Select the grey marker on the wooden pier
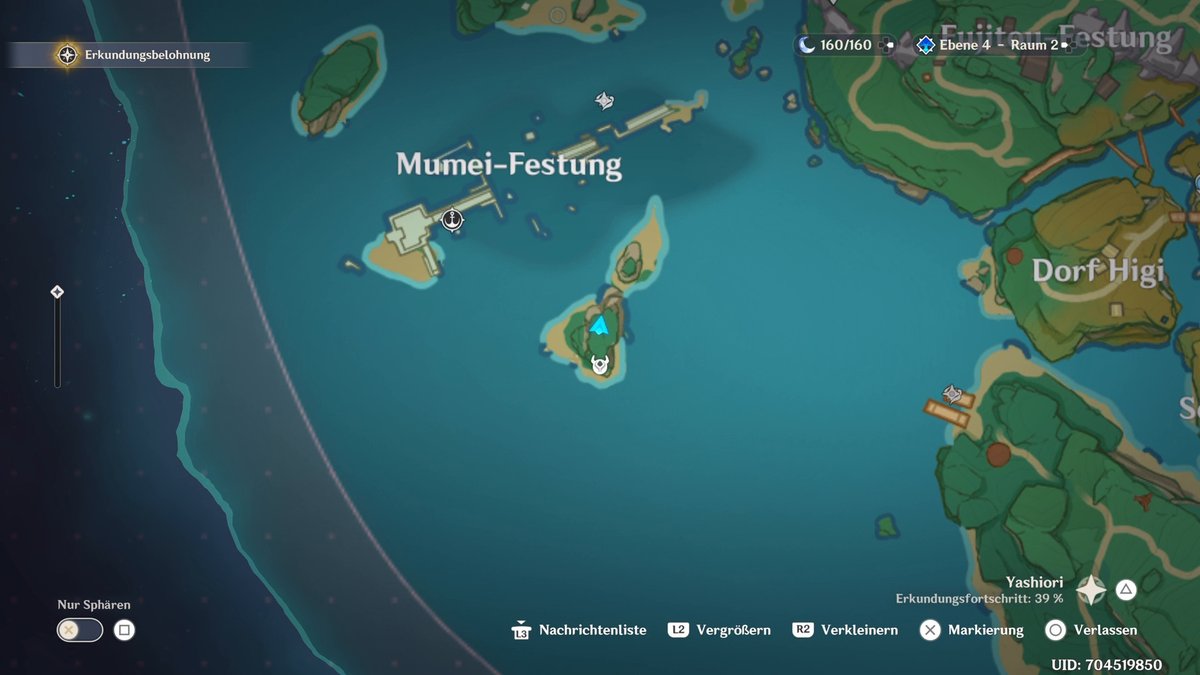Viewport: 1200px width, 675px height. click(x=953, y=395)
